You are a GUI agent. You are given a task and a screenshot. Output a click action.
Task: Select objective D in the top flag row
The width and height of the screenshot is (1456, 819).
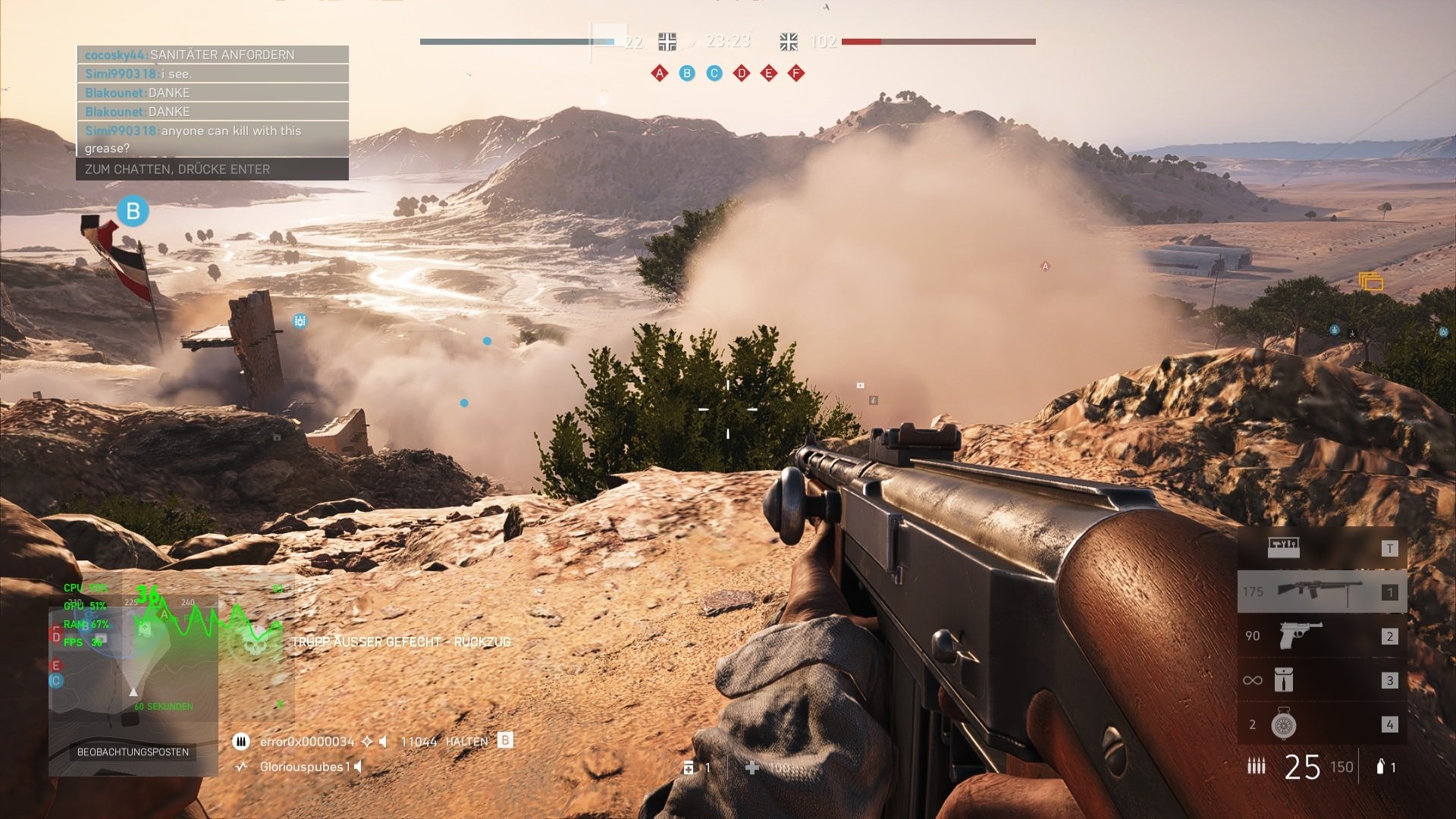click(742, 74)
